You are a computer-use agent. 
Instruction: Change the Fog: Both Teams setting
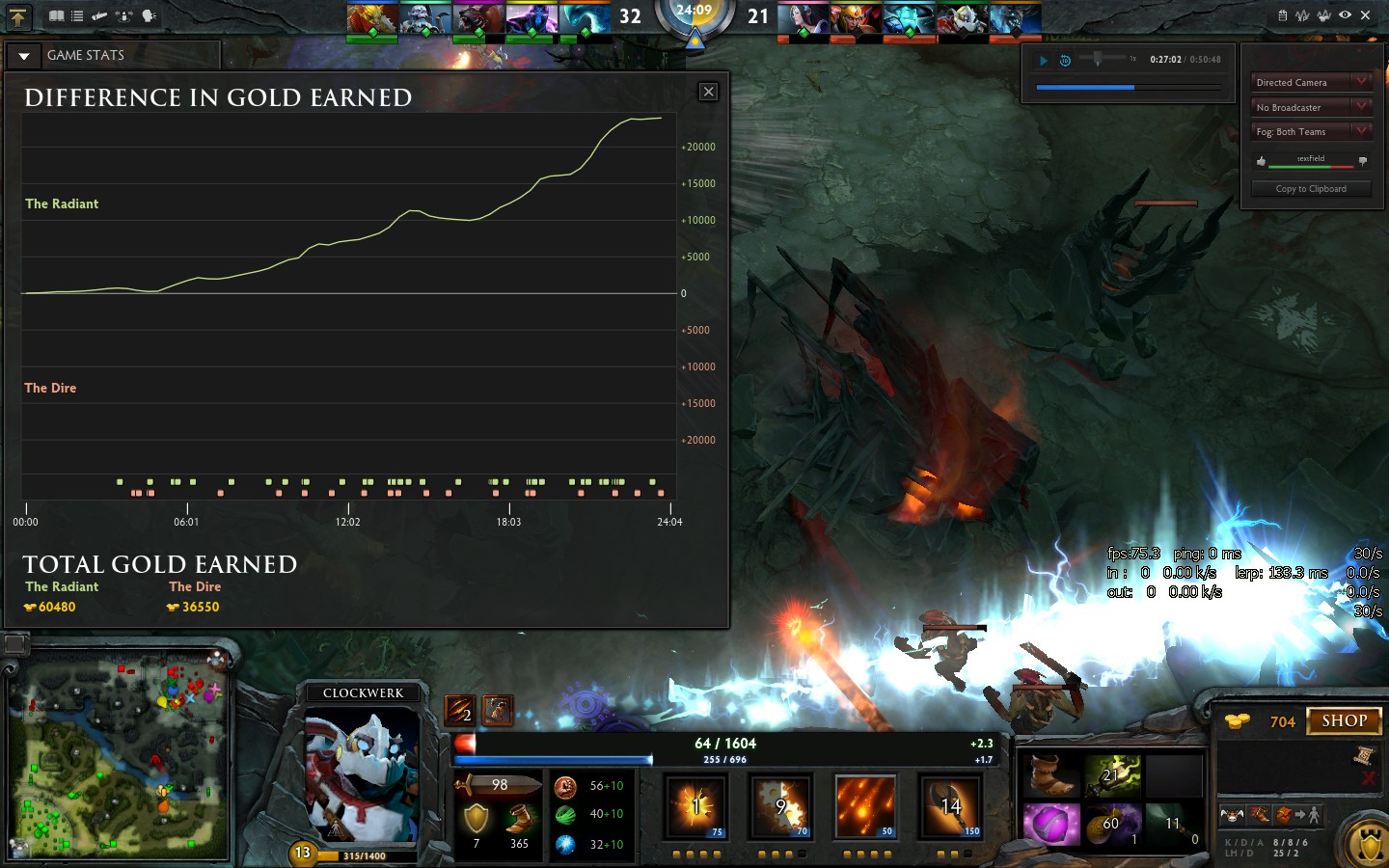click(1311, 132)
